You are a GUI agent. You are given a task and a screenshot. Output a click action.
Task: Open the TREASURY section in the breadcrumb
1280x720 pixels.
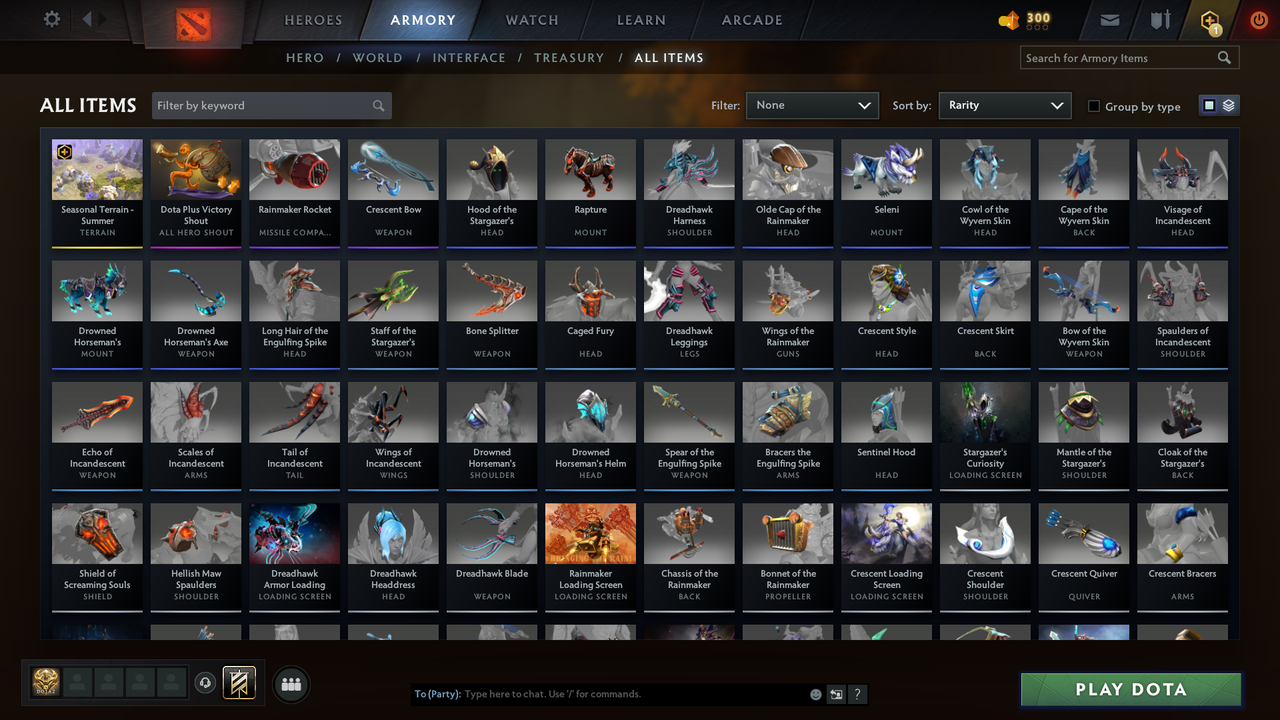[x=569, y=58]
